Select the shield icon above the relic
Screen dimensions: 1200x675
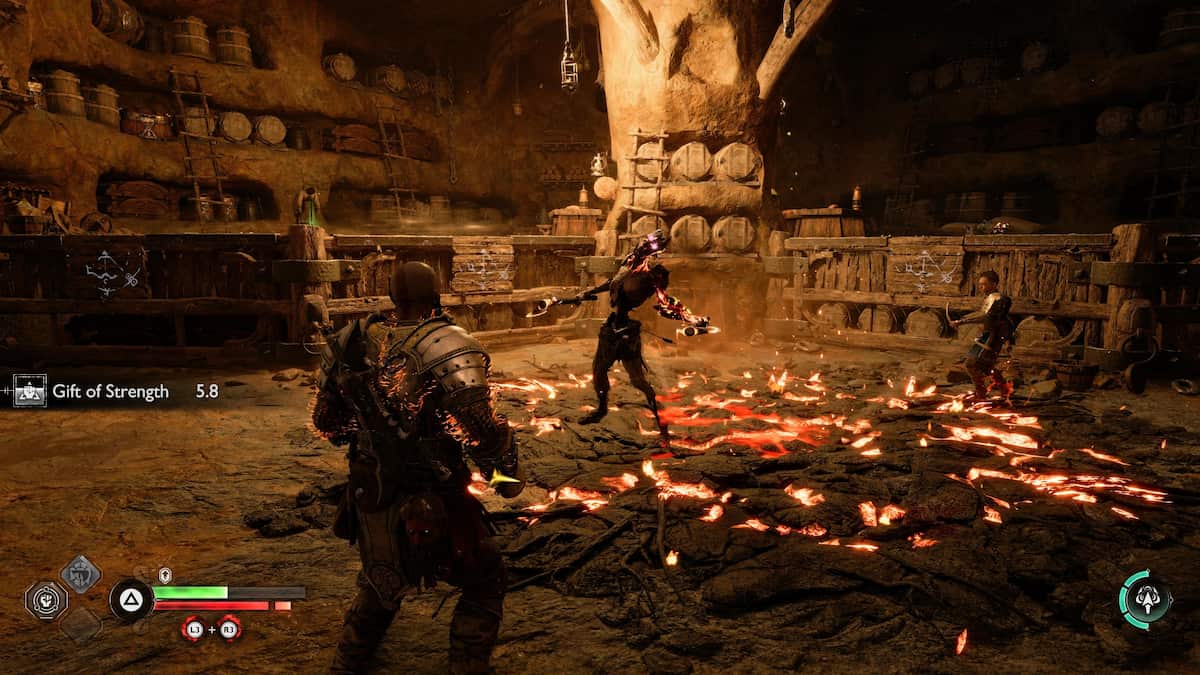tap(80, 574)
